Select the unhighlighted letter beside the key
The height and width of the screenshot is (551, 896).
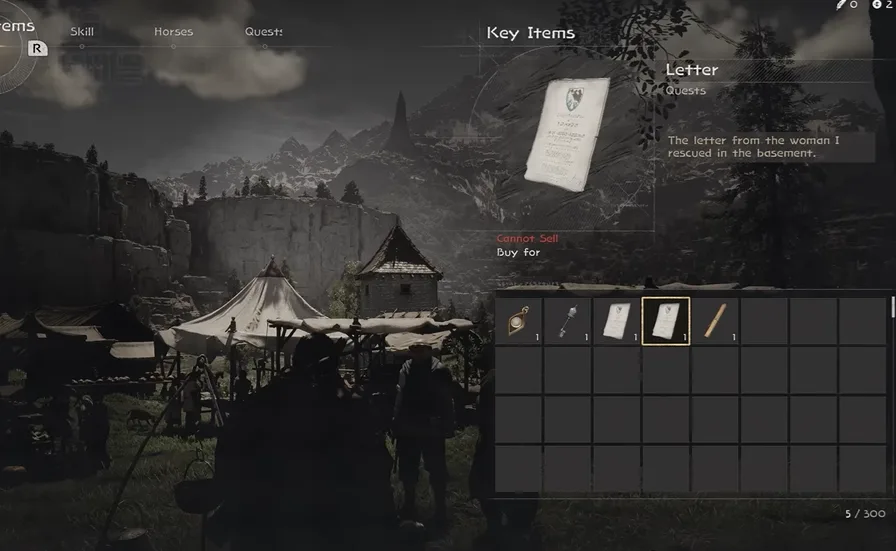pyautogui.click(x=617, y=321)
